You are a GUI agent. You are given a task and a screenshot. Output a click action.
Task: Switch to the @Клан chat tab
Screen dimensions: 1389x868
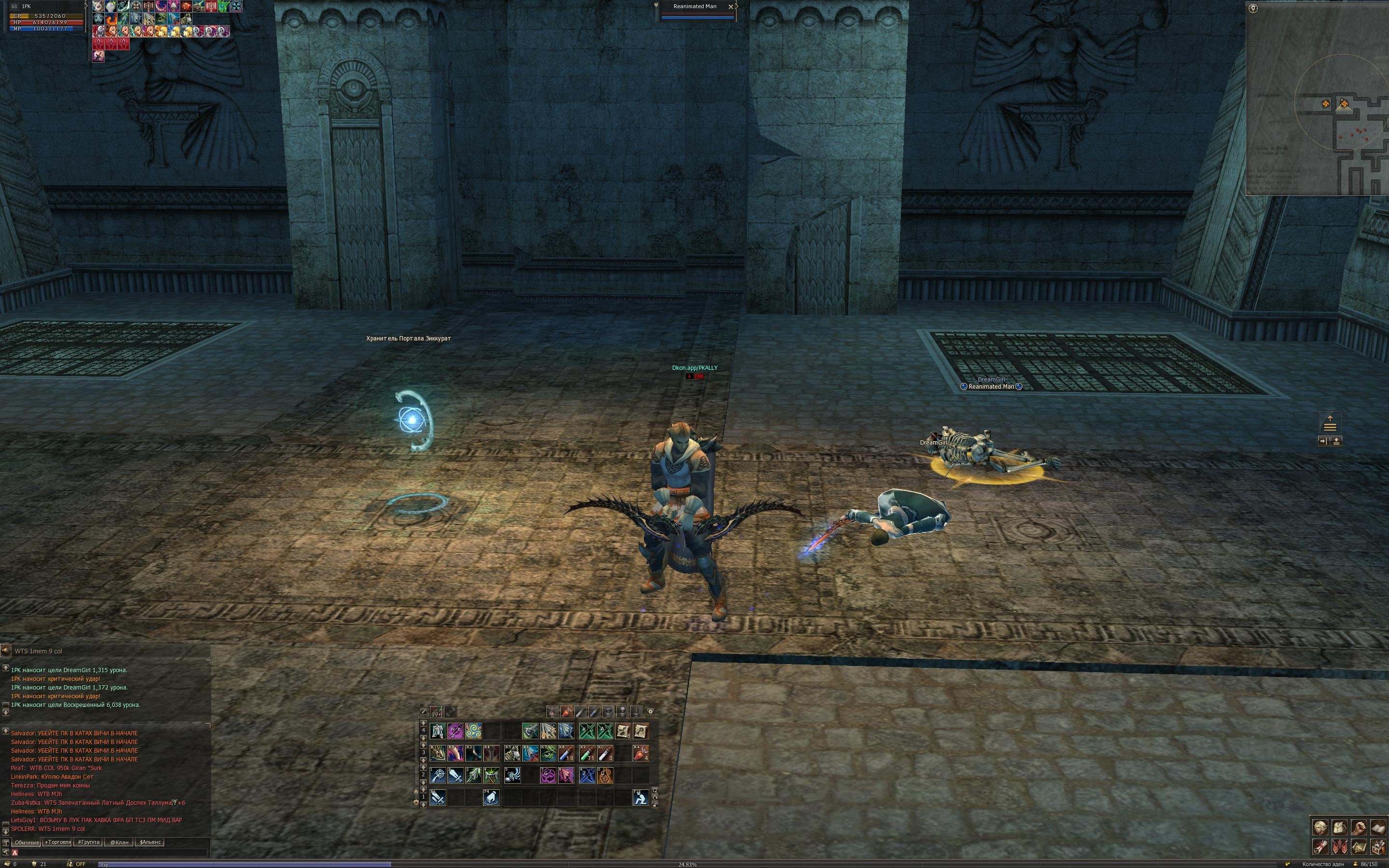(x=119, y=842)
